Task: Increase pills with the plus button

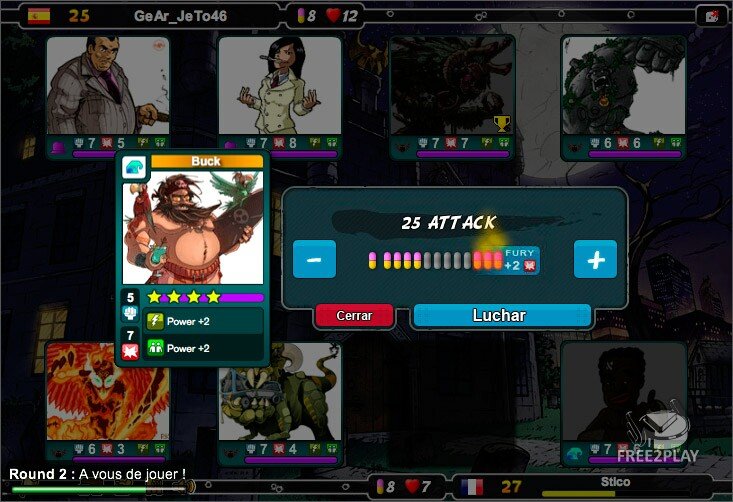Action: (x=595, y=260)
